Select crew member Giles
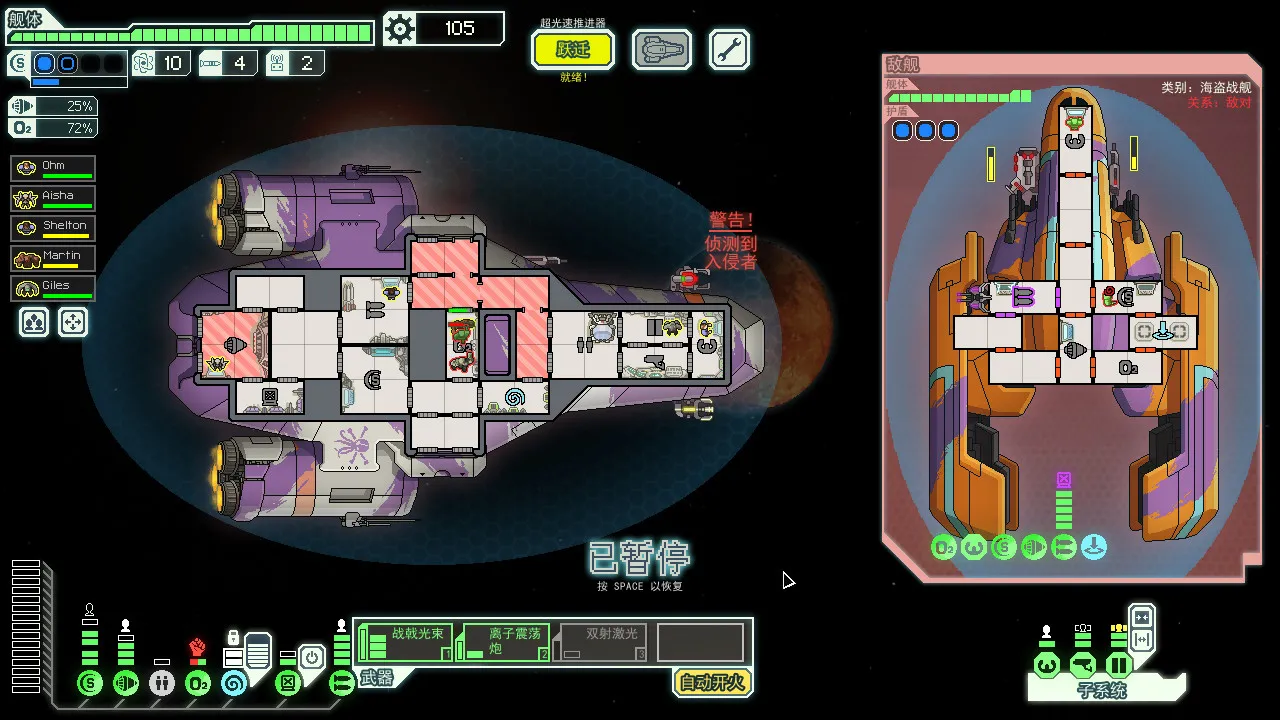The height and width of the screenshot is (720, 1280). tap(52, 287)
